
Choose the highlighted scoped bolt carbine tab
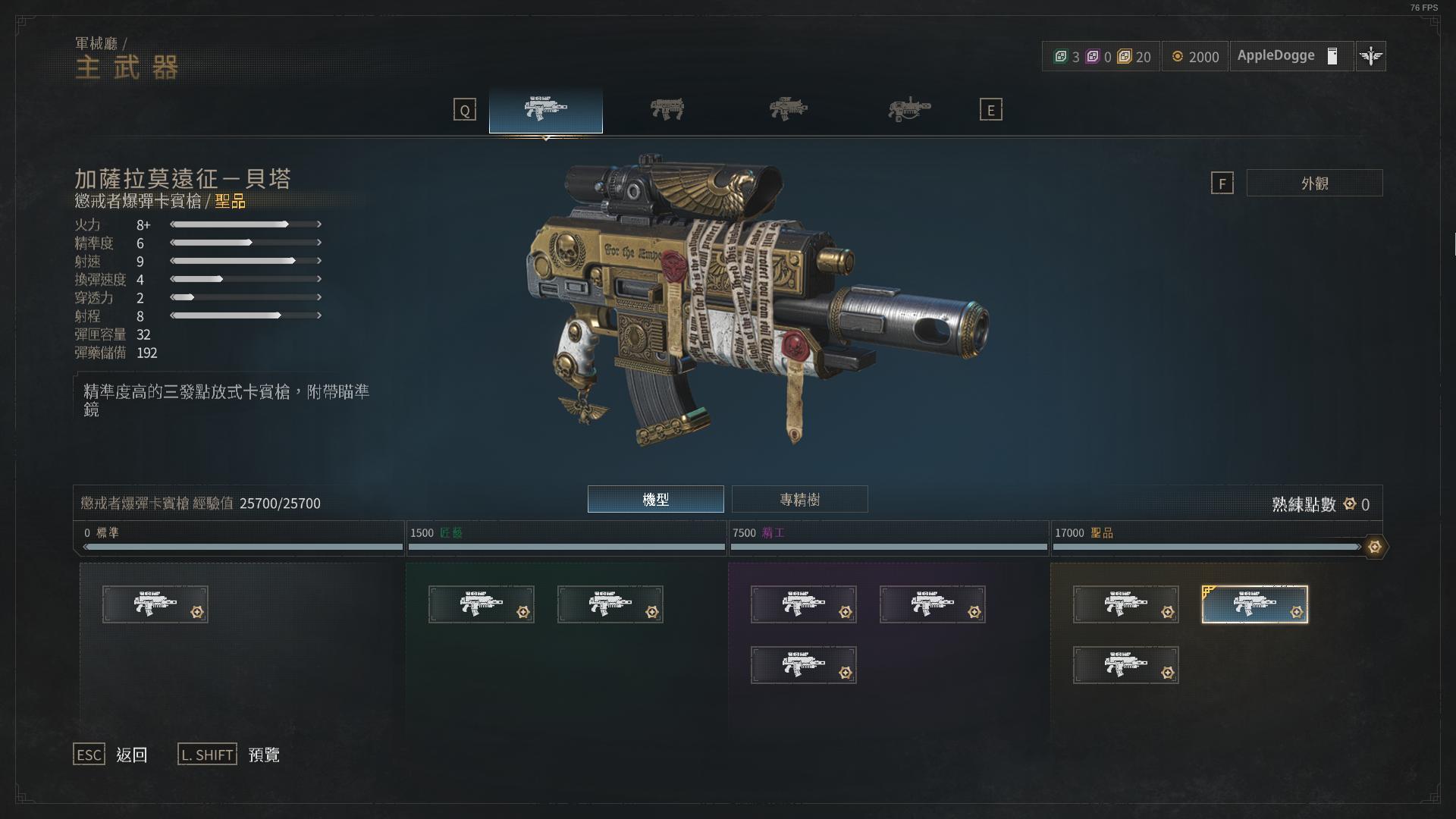coord(545,110)
